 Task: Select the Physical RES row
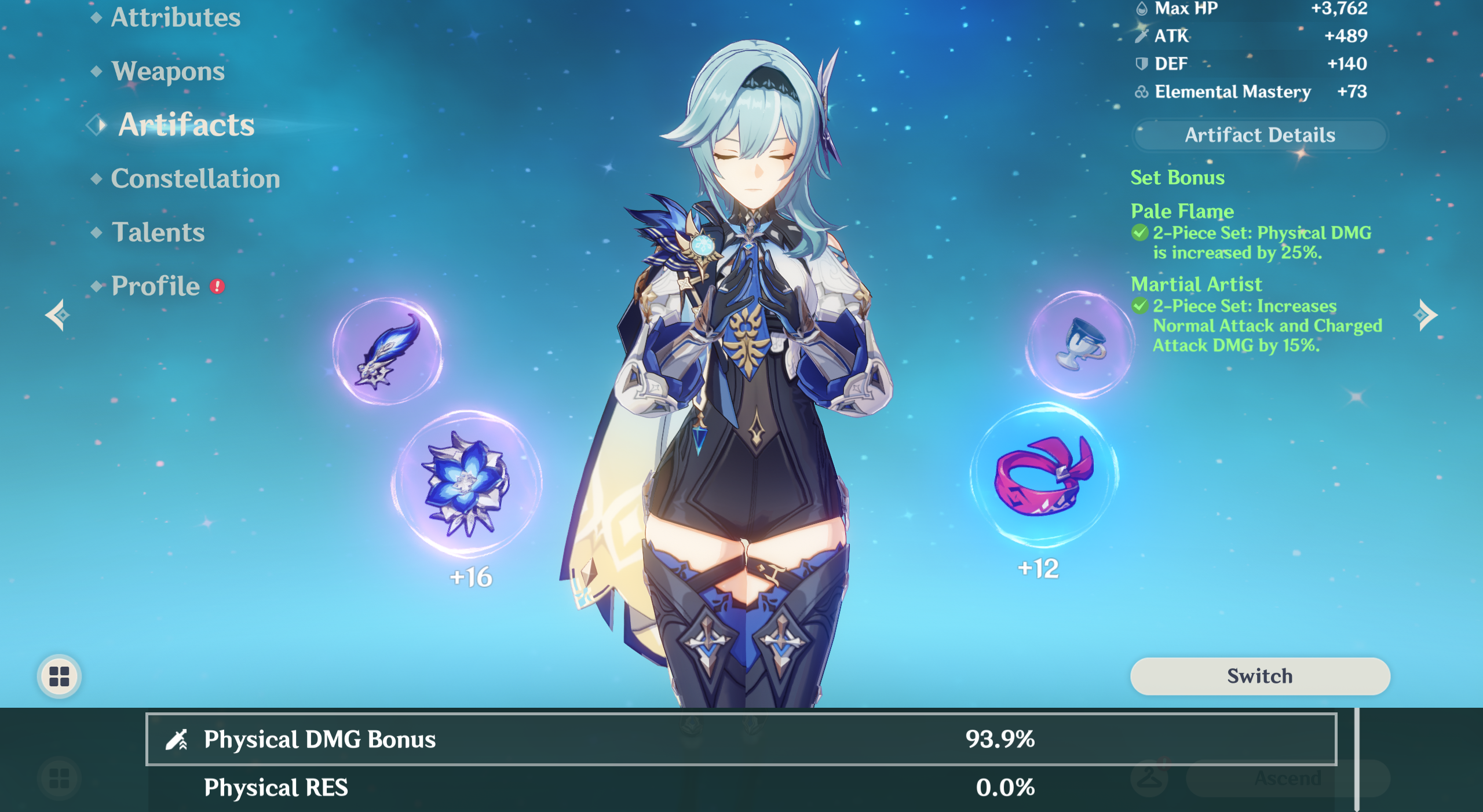[740, 788]
